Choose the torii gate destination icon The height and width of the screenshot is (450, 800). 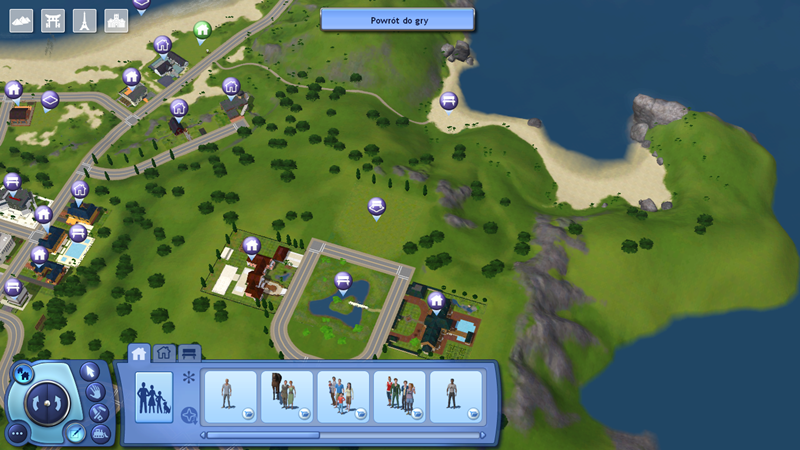(53, 20)
